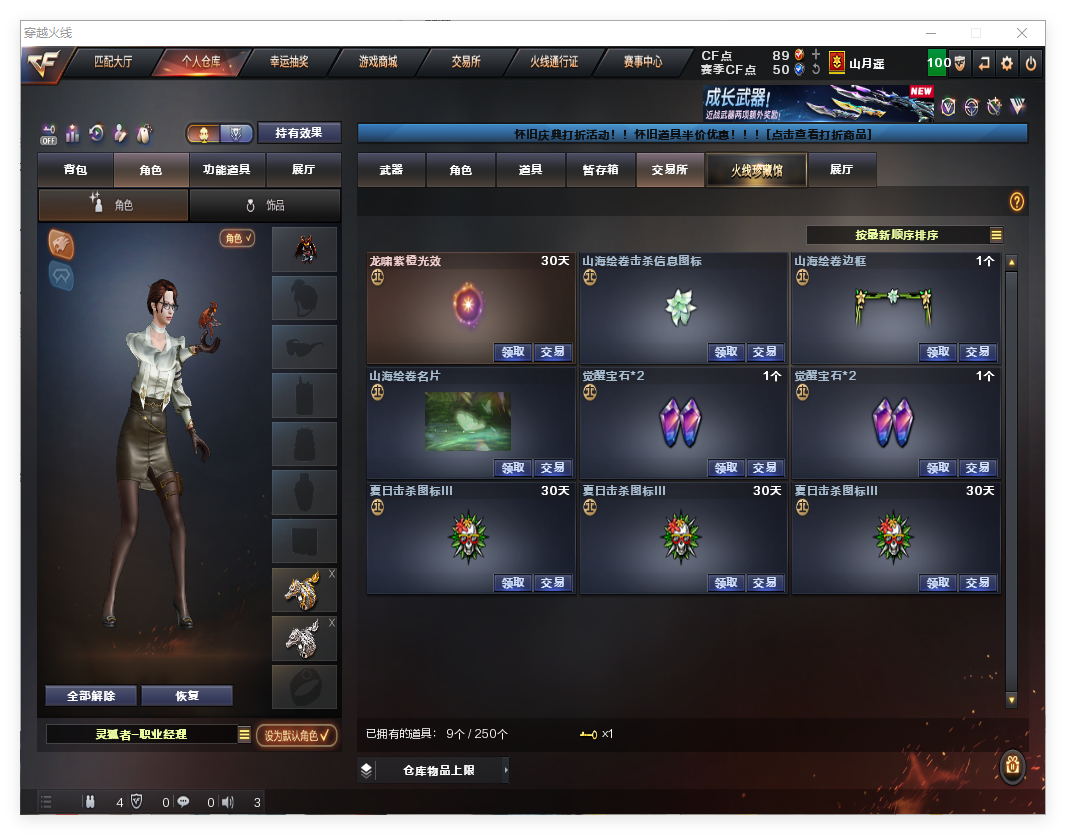Open the top-bar 交易所 exchange menu

(466, 62)
